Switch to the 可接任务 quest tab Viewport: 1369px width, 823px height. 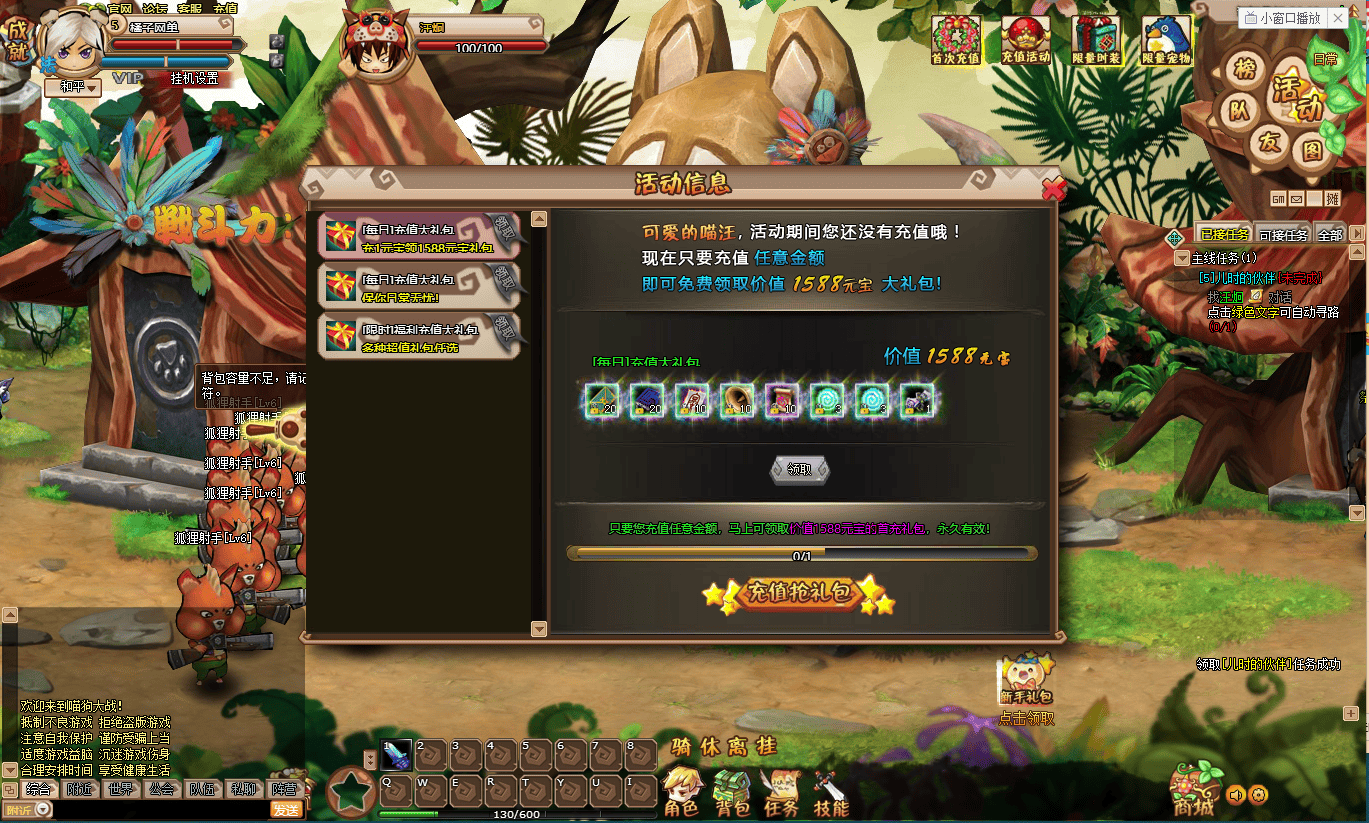pyautogui.click(x=1282, y=235)
